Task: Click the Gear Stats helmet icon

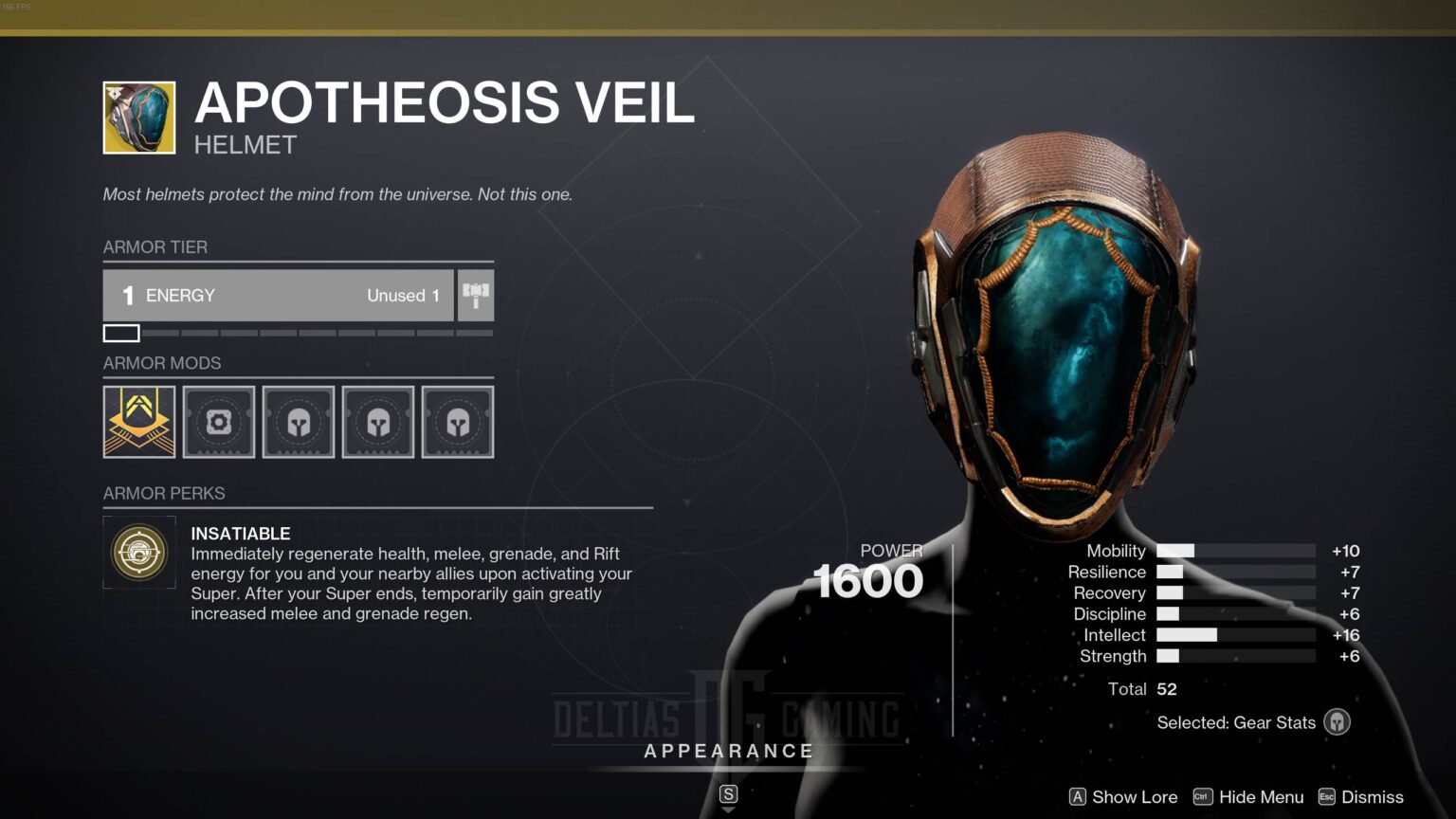Action: 1337,721
